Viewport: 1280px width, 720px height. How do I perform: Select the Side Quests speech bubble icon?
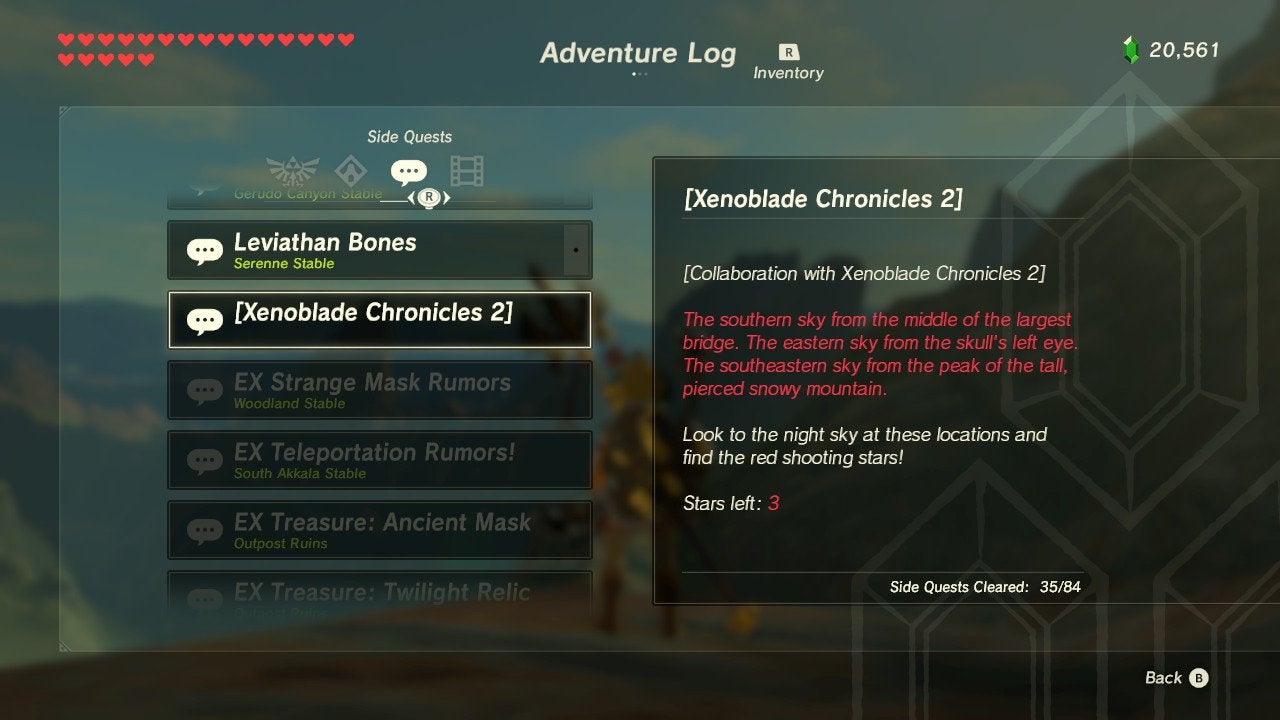pyautogui.click(x=410, y=168)
